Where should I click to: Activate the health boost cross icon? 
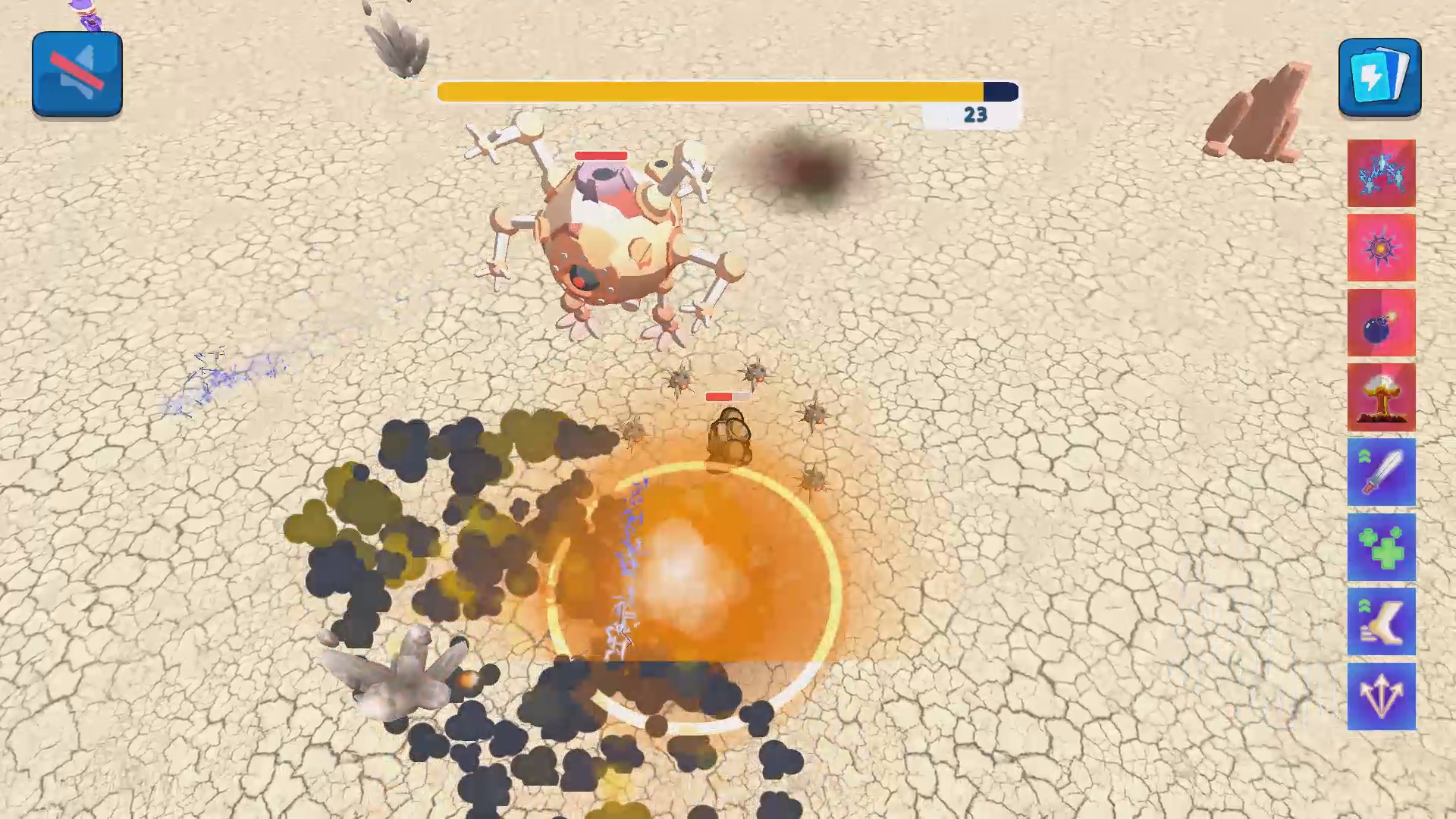[x=1381, y=548]
